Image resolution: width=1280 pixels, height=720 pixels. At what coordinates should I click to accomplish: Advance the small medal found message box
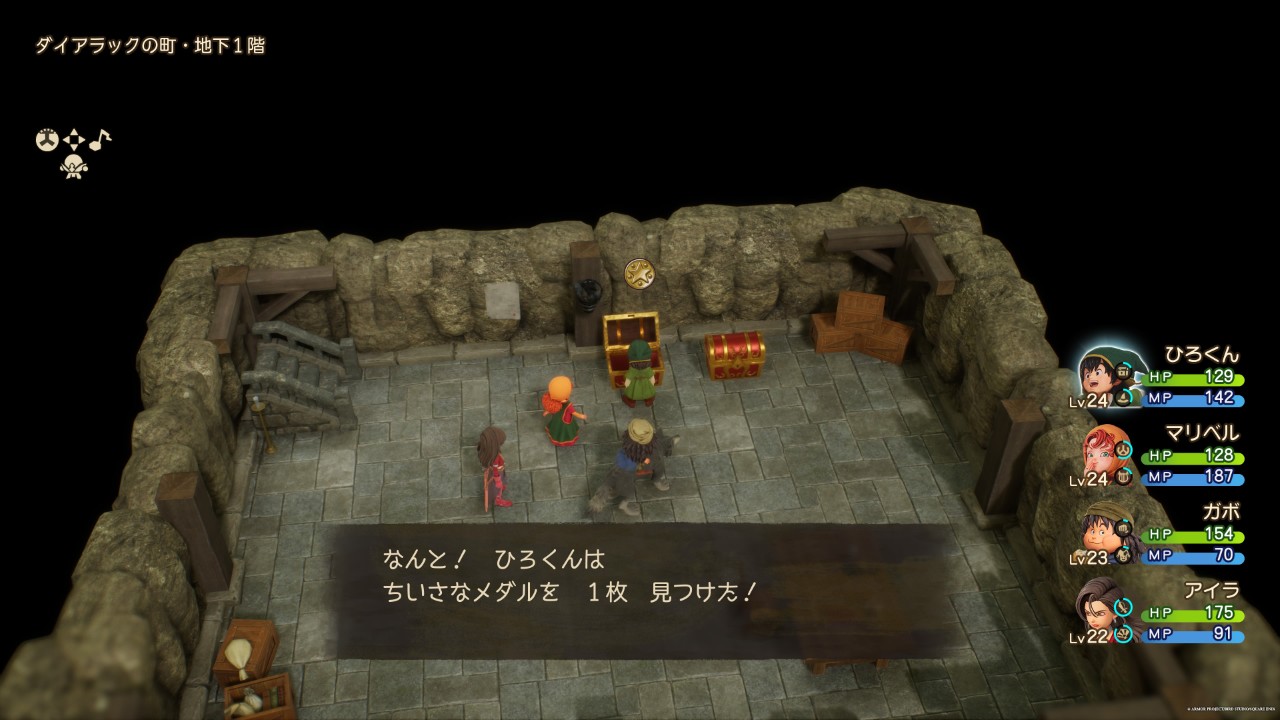[640, 590]
